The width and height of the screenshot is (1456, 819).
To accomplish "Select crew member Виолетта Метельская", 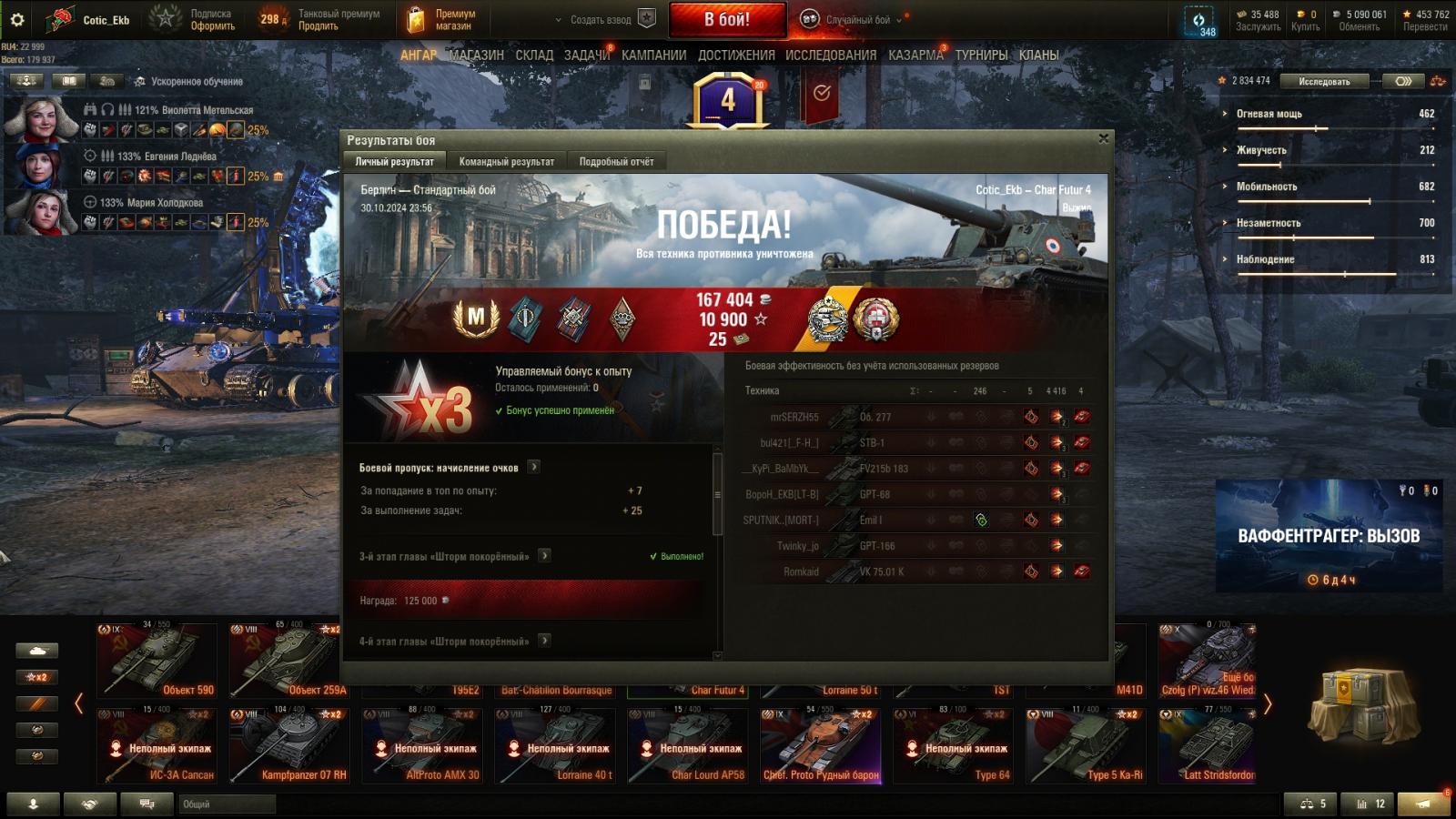I will (x=41, y=119).
